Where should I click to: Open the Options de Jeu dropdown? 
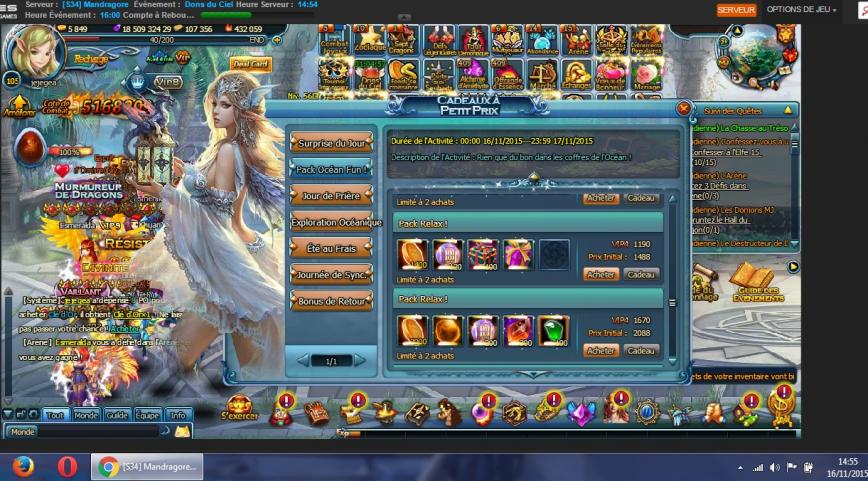pyautogui.click(x=801, y=9)
